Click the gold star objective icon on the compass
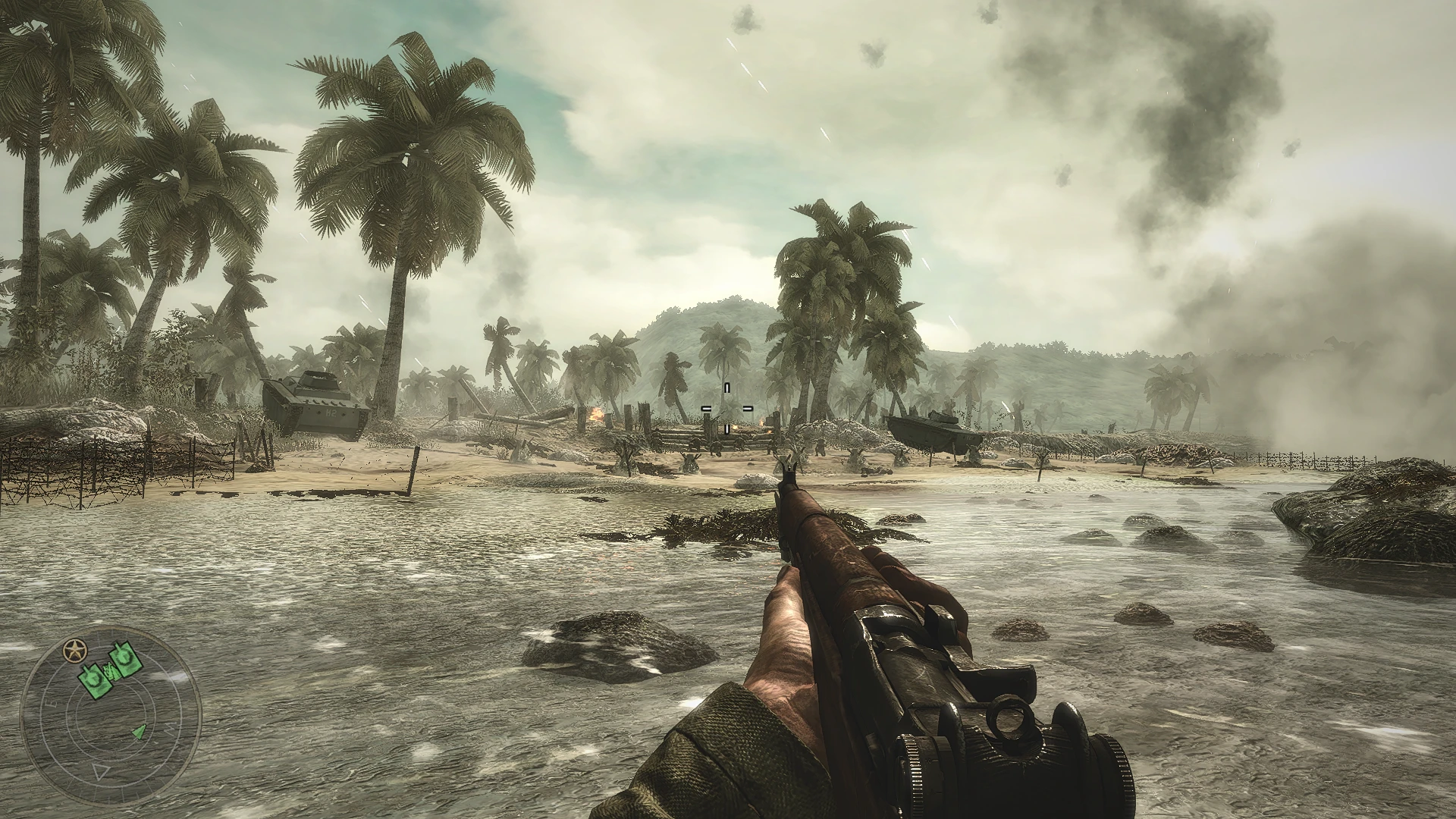This screenshot has width=1456, height=819. [x=75, y=651]
